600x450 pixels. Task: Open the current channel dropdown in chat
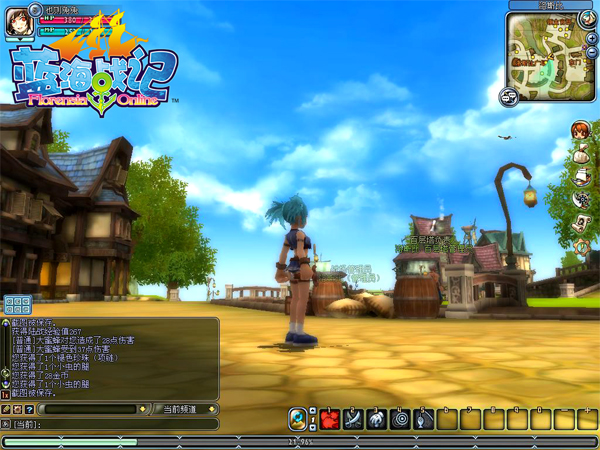tap(183, 409)
